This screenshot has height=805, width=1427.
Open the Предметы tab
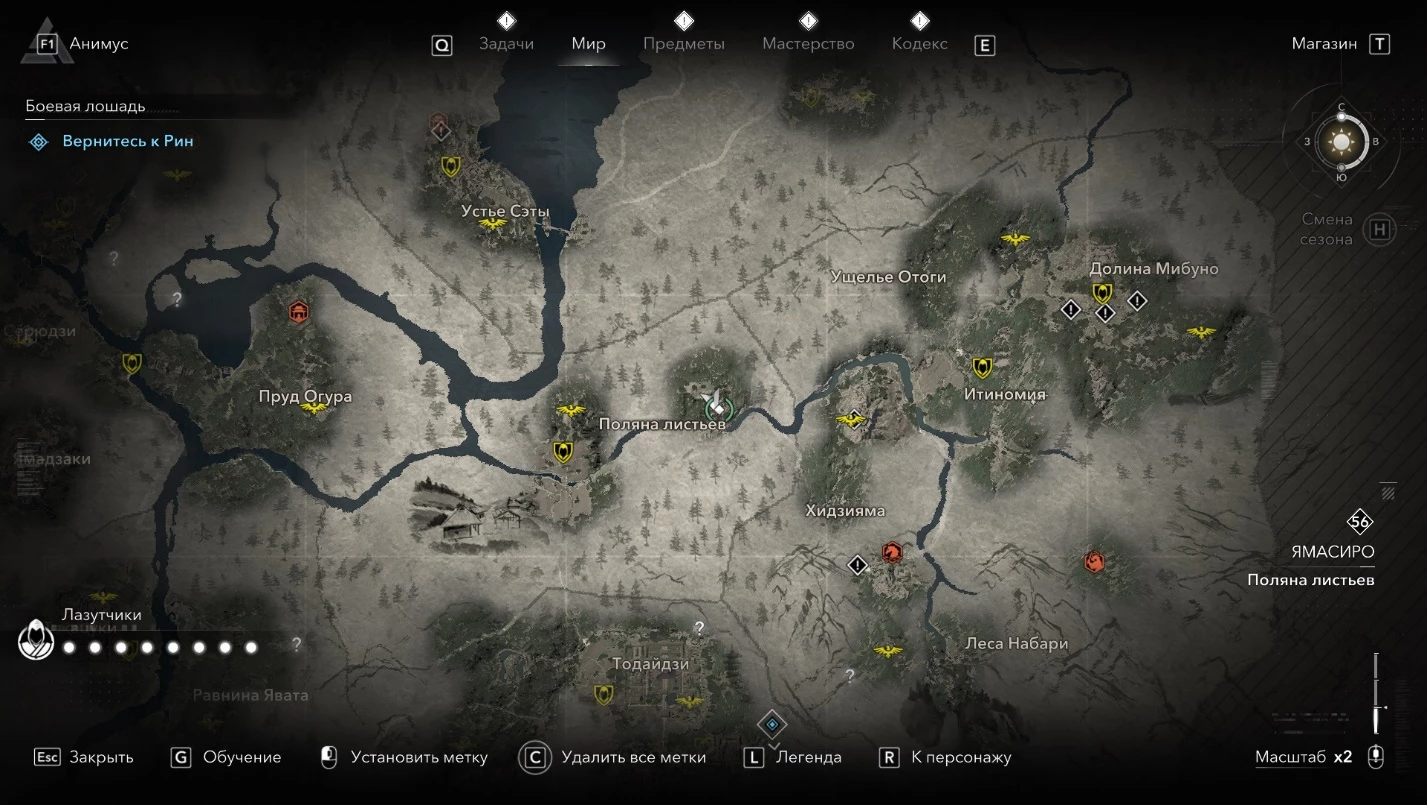click(684, 44)
